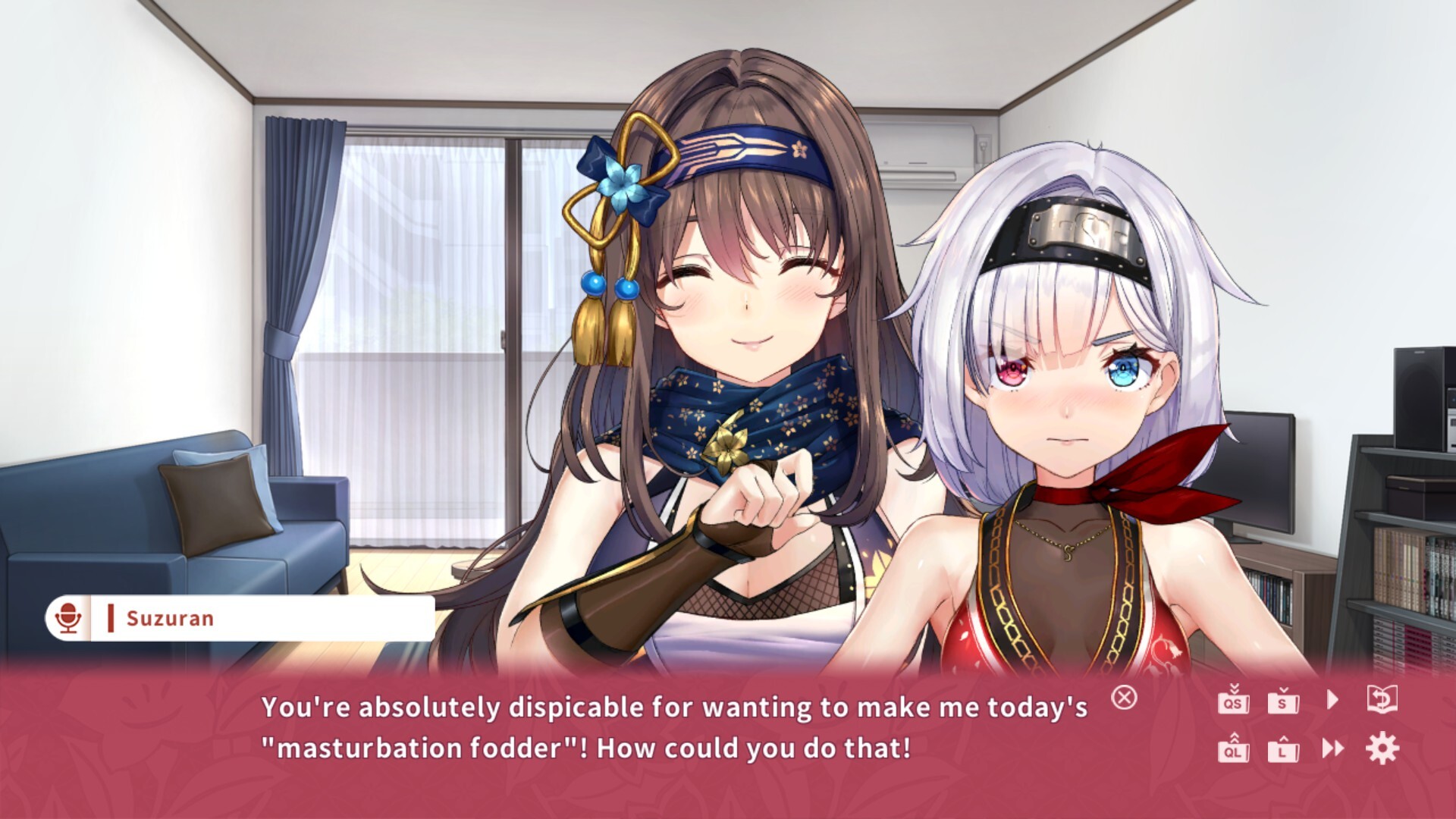Dismiss the dialogue overlay via the X button

coord(1125,698)
